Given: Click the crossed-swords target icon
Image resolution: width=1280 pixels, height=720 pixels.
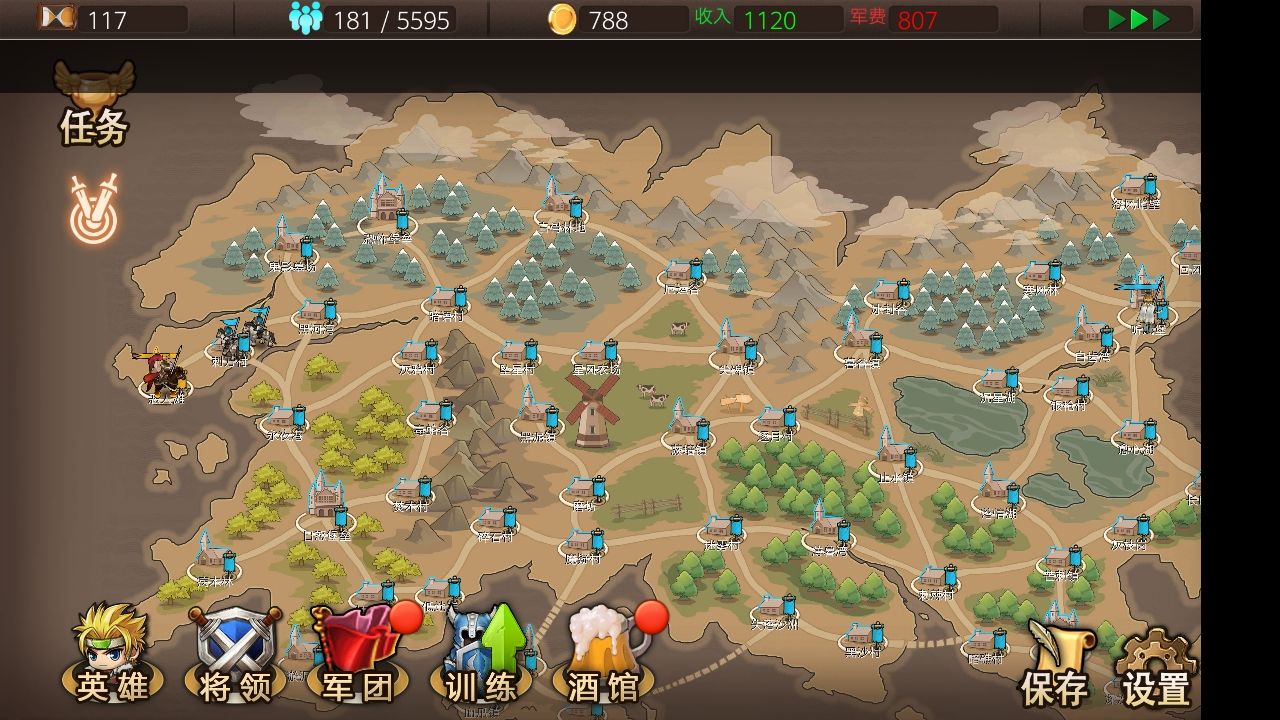Looking at the screenshot, I should (93, 211).
